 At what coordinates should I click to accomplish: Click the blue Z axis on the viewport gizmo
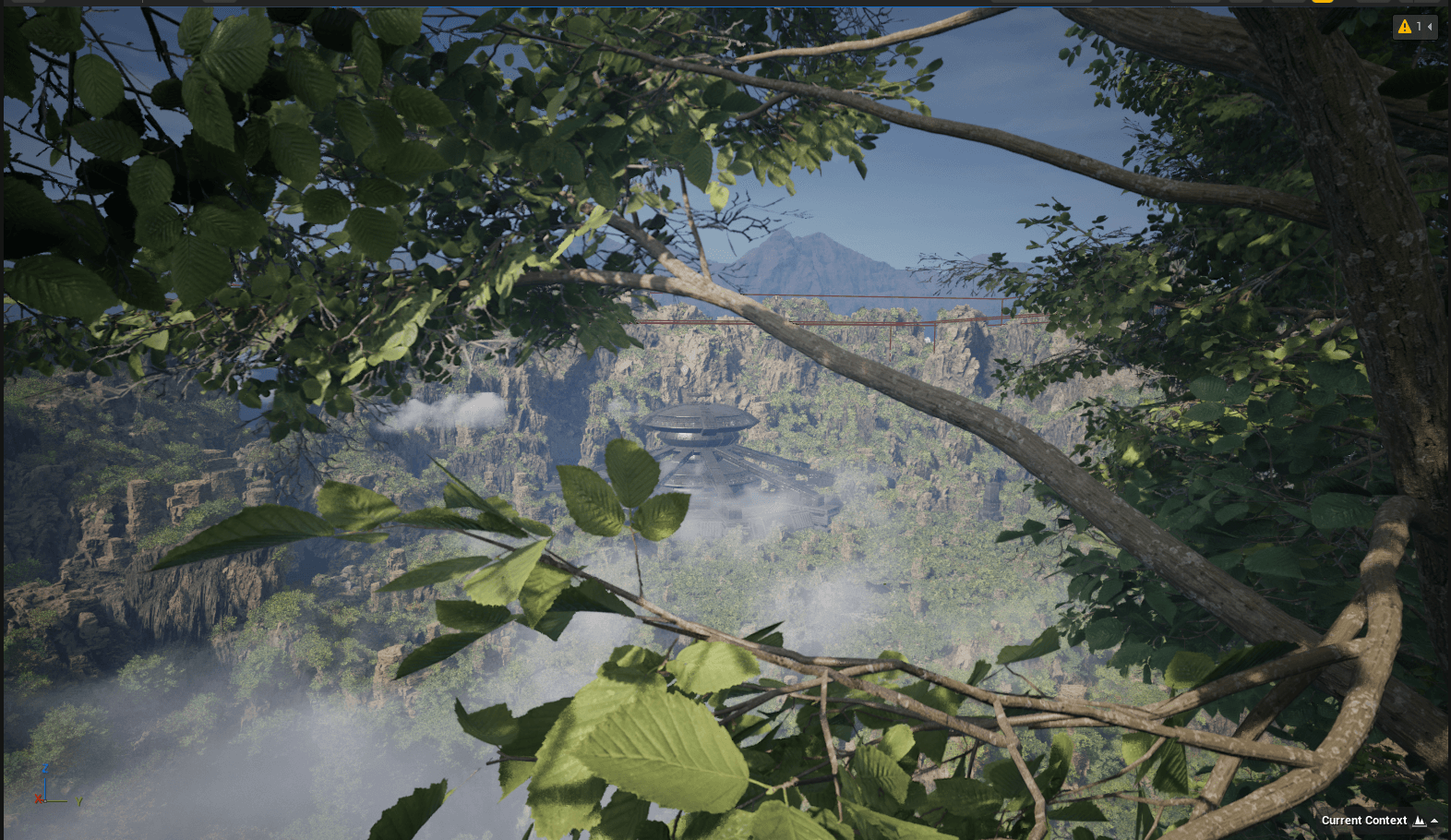[x=45, y=768]
